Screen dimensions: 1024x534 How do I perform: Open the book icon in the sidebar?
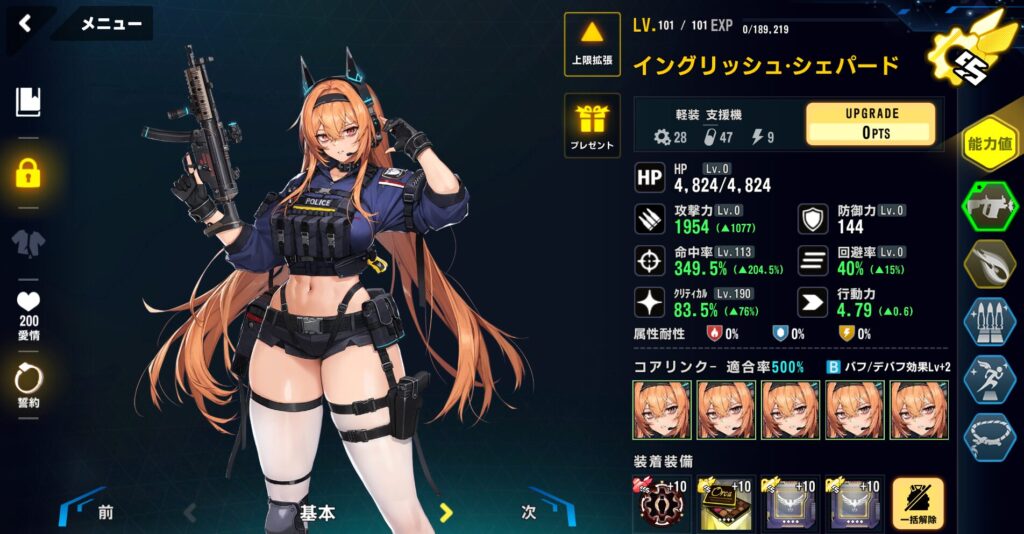pos(28,101)
